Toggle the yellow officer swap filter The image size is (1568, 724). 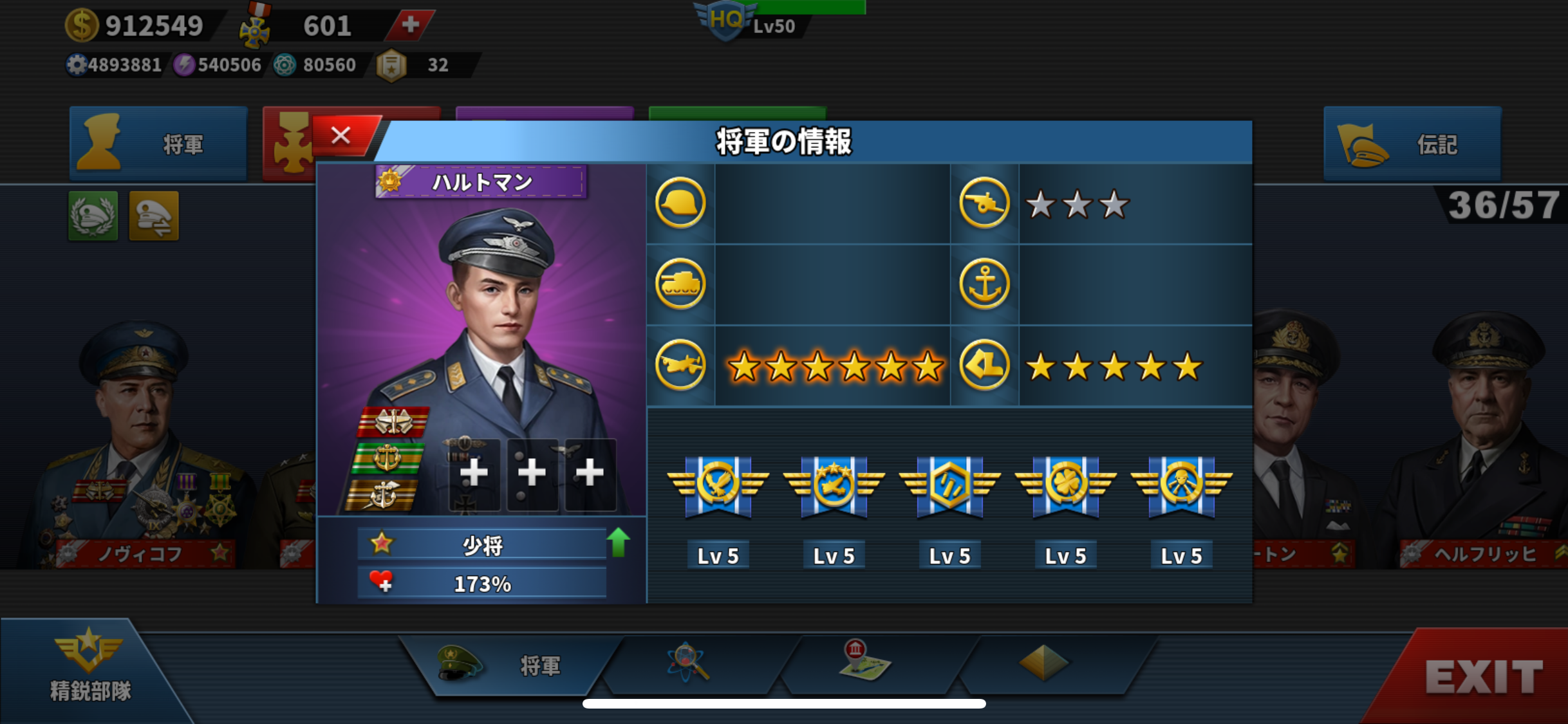[154, 216]
